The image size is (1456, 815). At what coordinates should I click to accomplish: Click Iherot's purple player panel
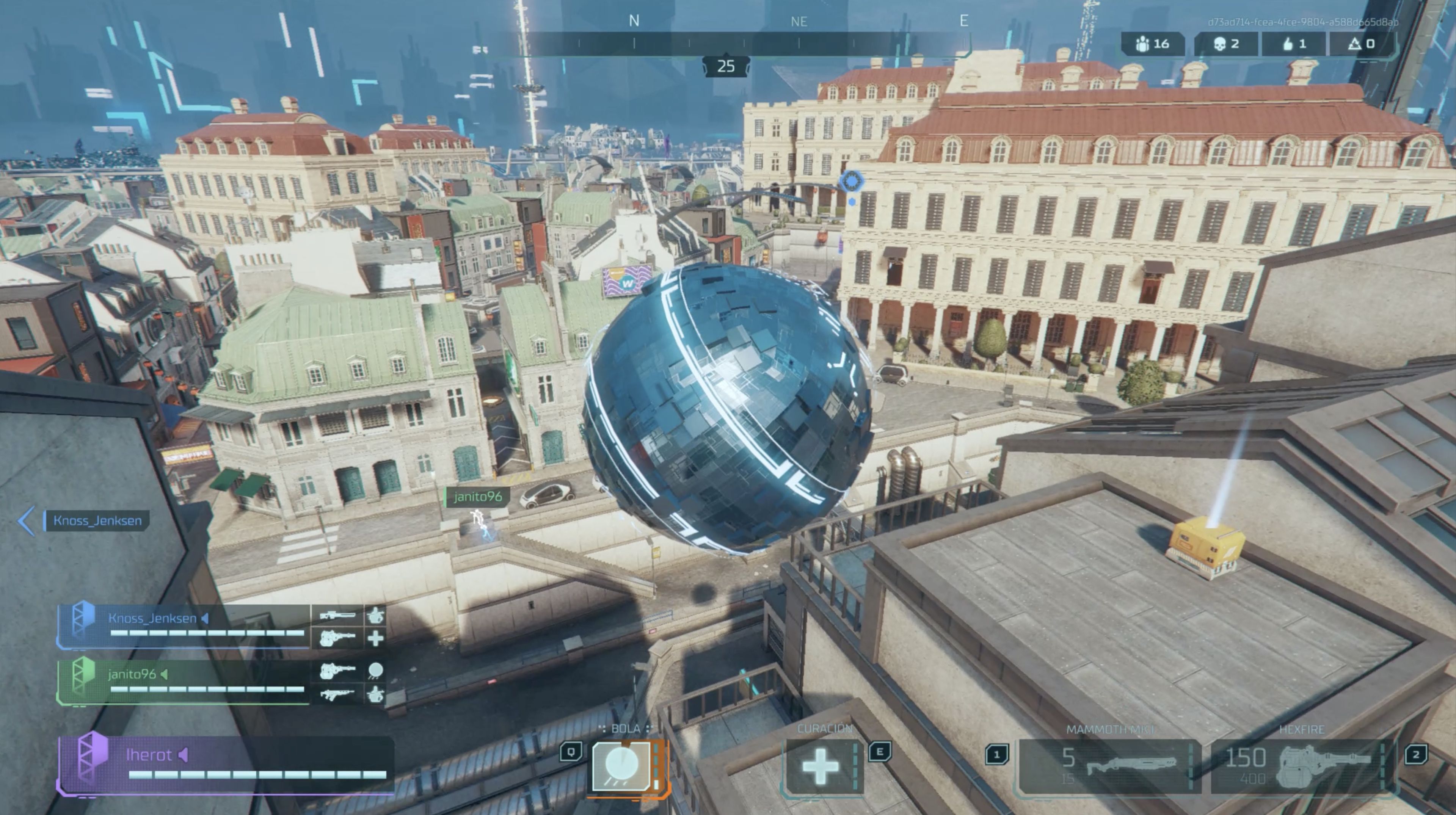[x=226, y=763]
